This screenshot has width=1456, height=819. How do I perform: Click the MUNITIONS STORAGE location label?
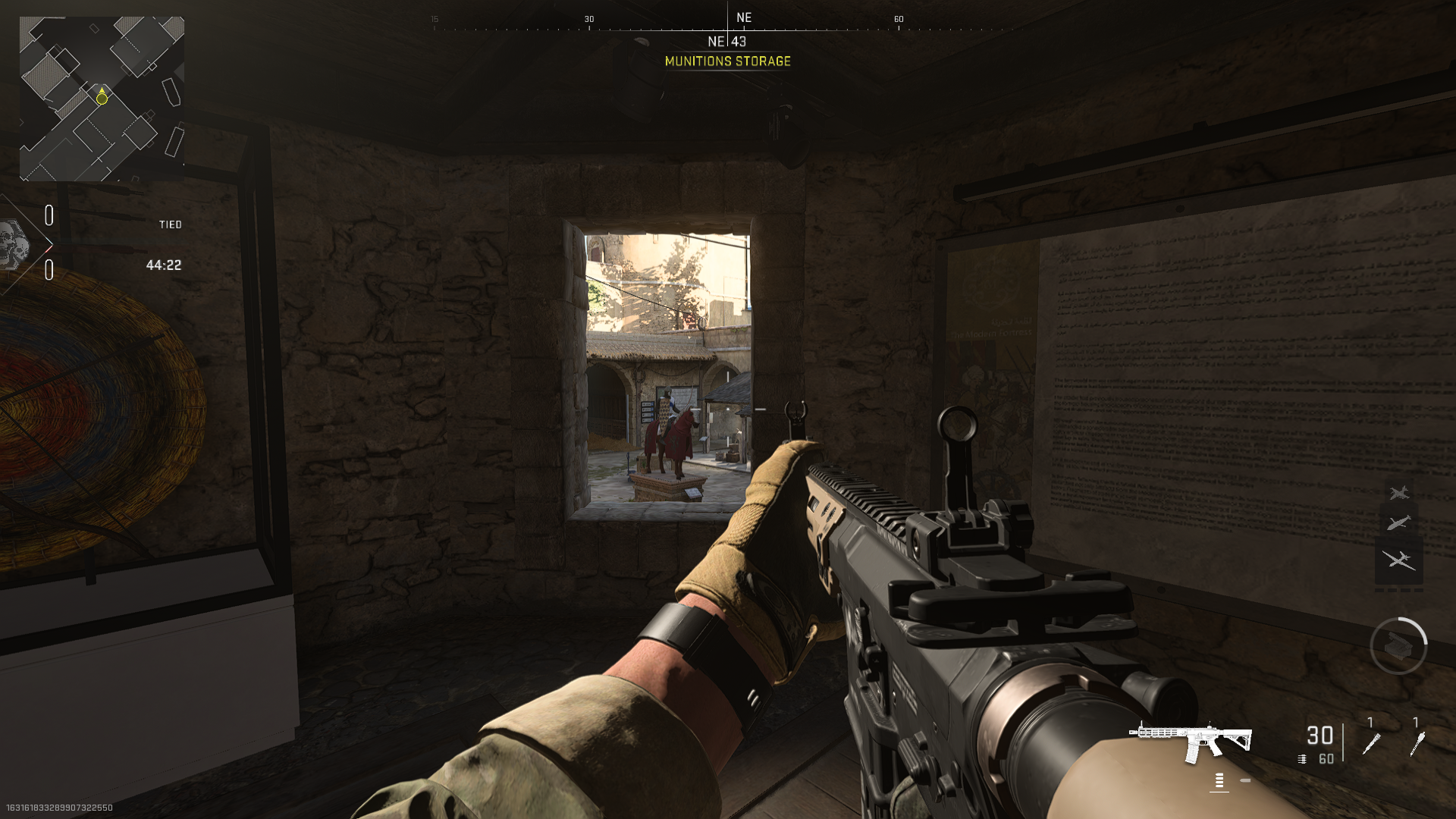tap(727, 62)
